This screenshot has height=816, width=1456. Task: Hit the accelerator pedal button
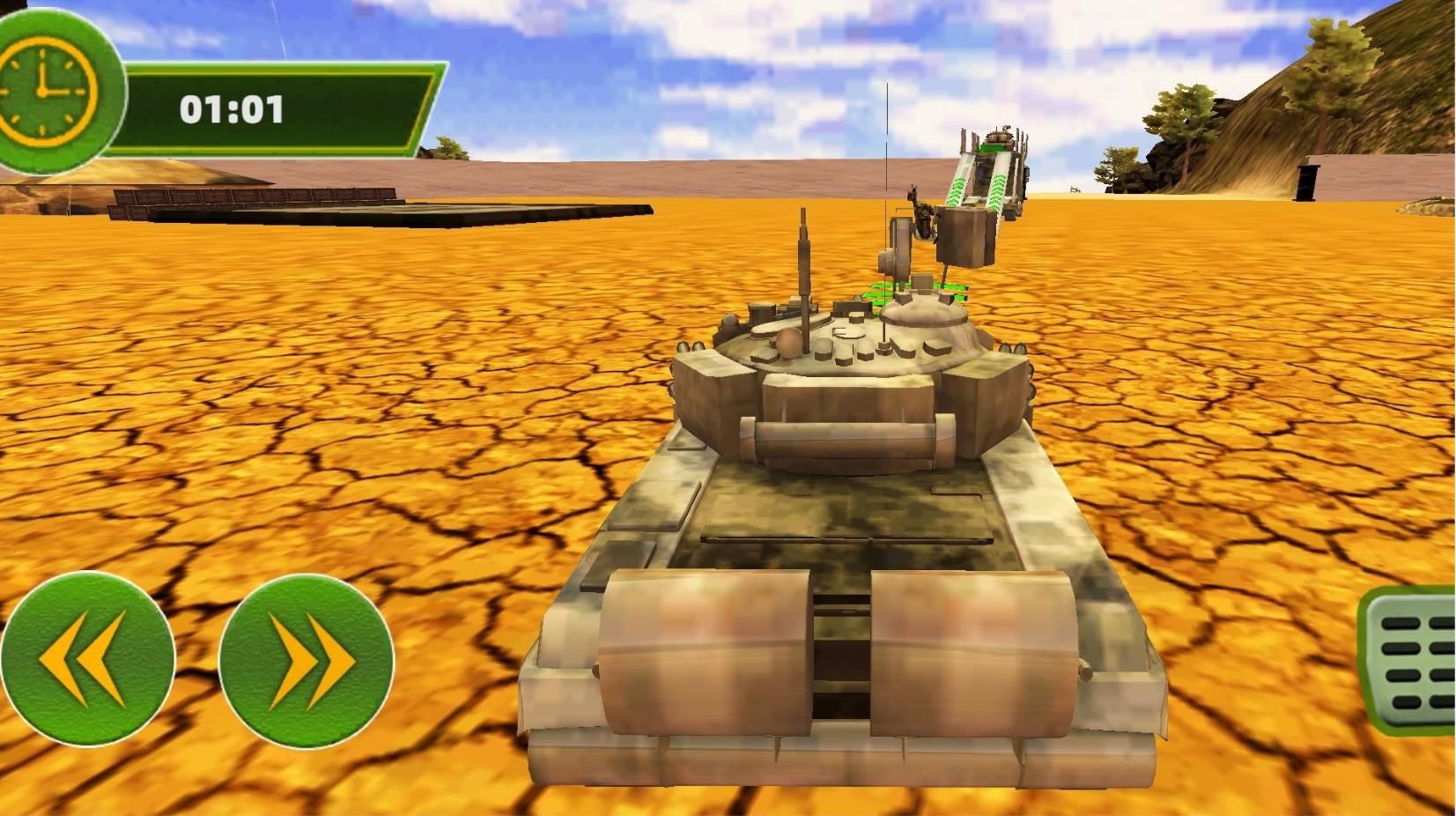tap(1411, 661)
